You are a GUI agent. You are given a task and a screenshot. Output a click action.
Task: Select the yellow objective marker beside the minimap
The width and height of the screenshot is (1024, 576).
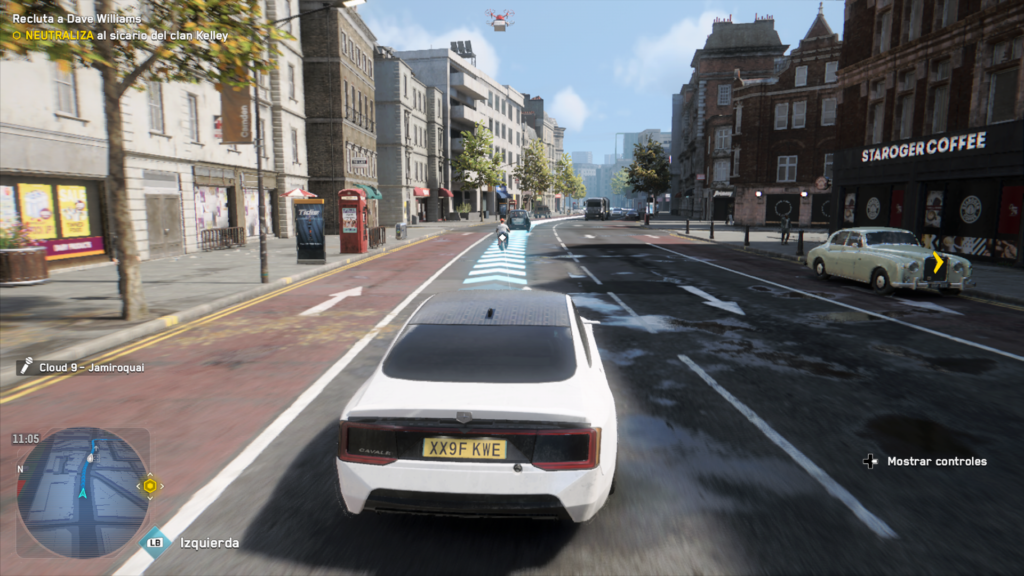[150, 486]
